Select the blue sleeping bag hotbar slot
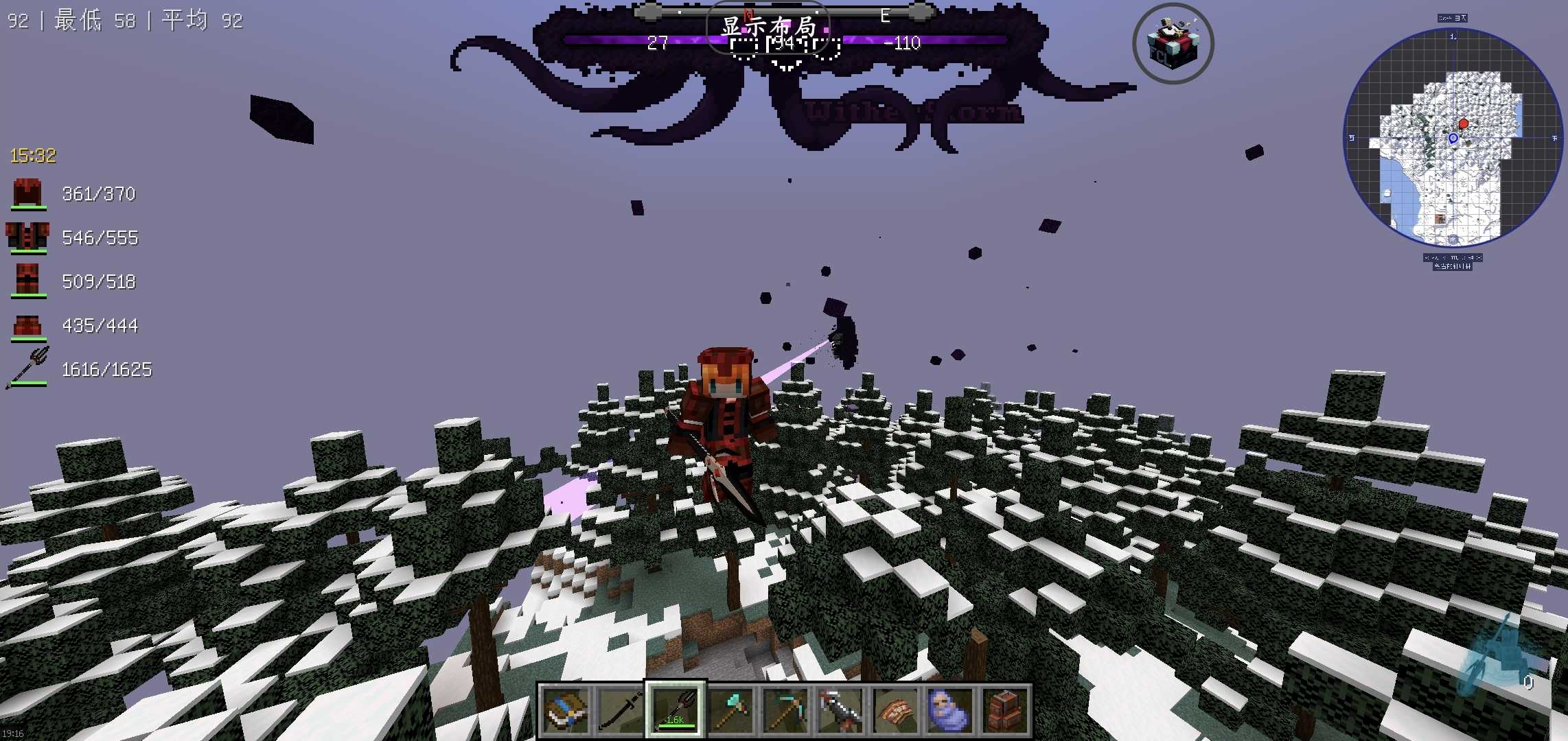Viewport: 1568px width, 741px height. [949, 711]
